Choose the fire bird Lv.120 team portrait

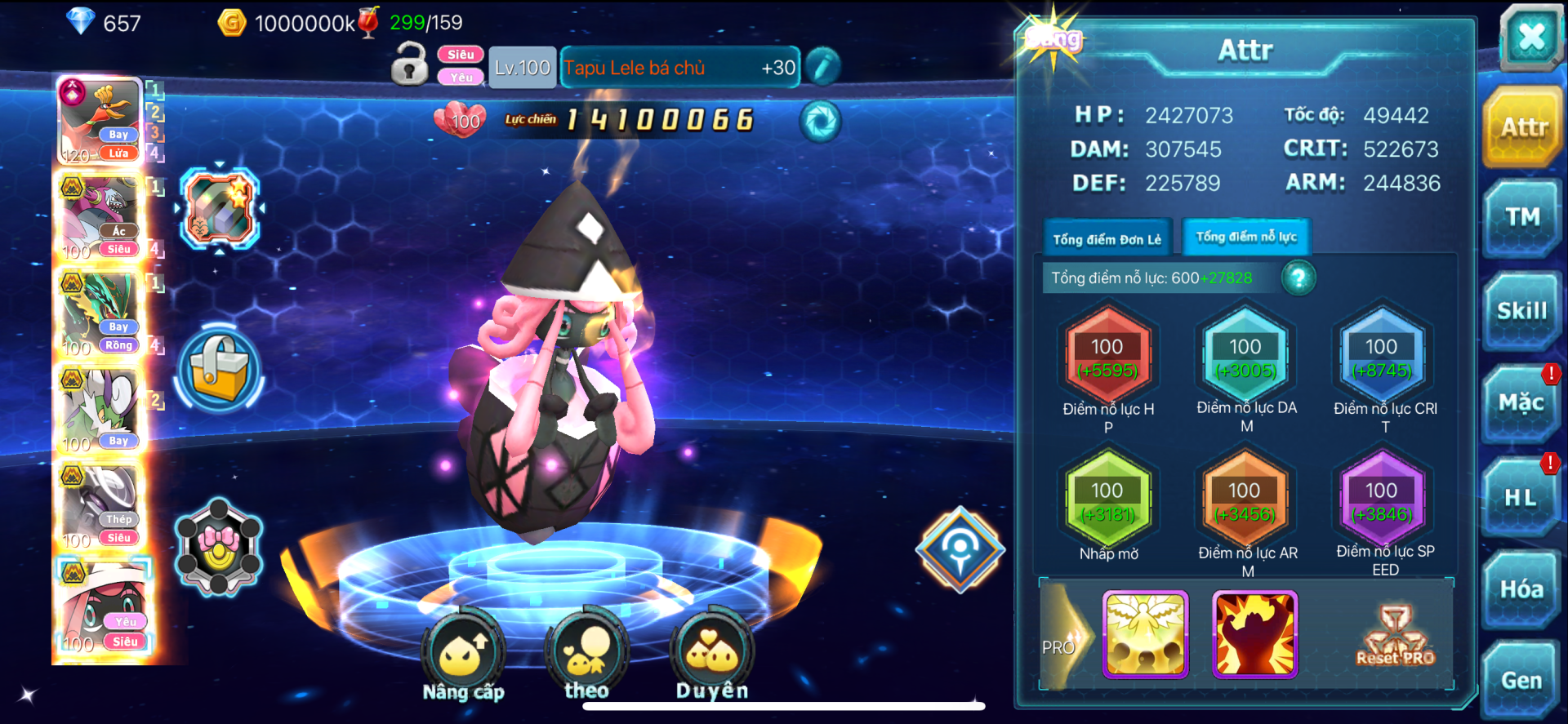(x=100, y=122)
